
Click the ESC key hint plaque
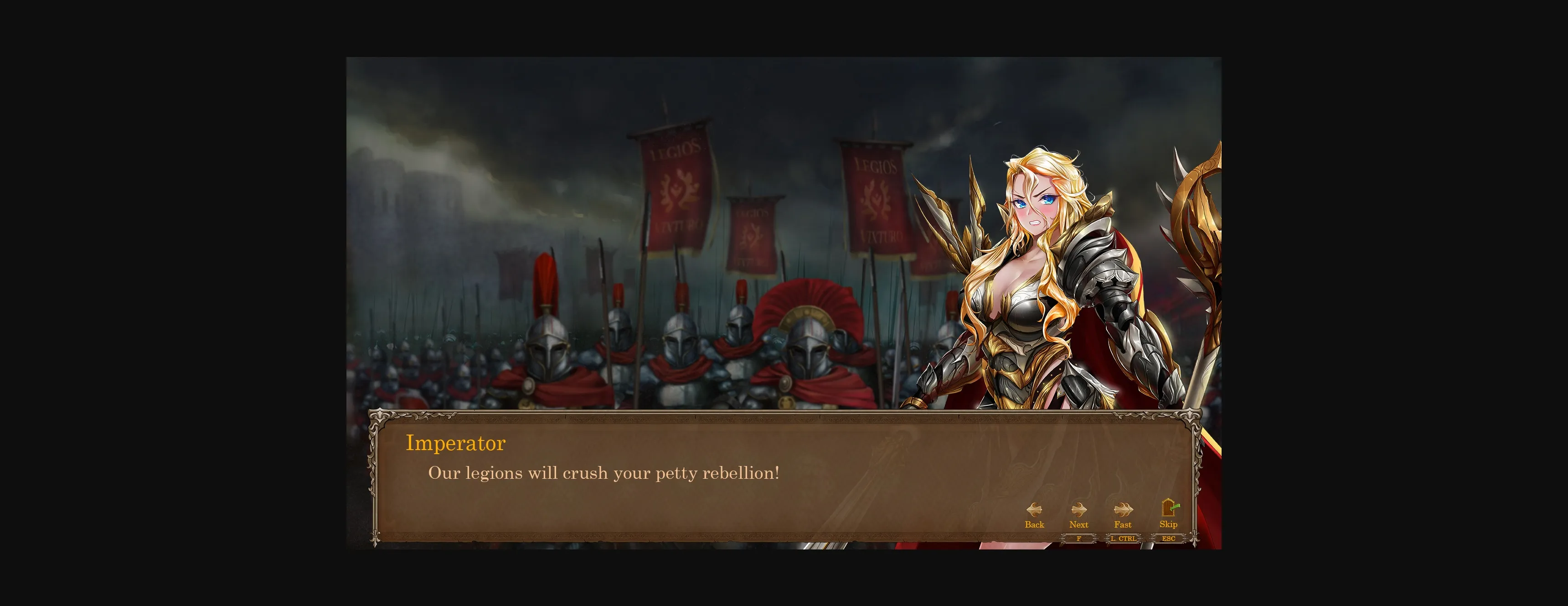(1168, 539)
